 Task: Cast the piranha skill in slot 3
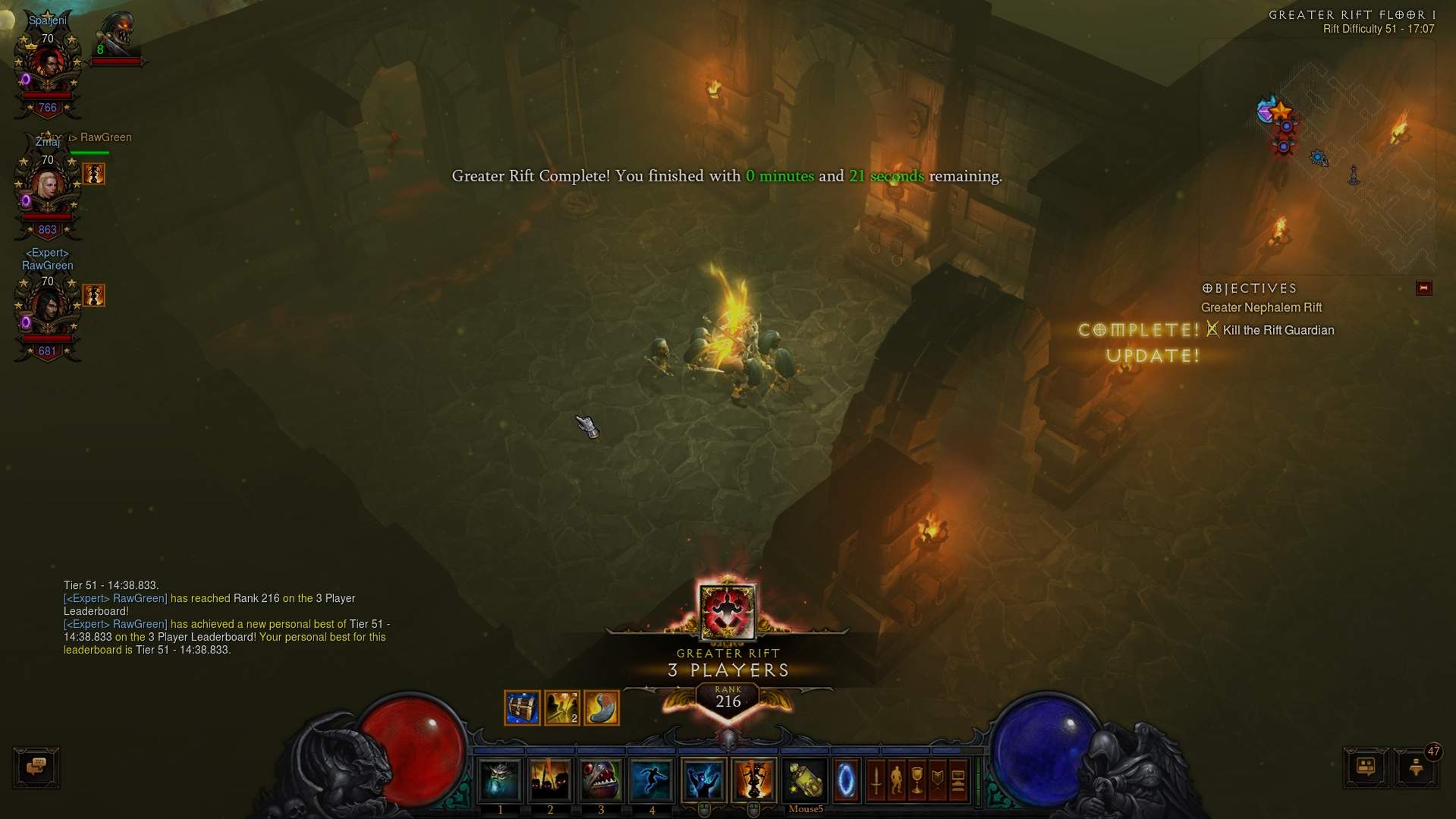(x=601, y=780)
